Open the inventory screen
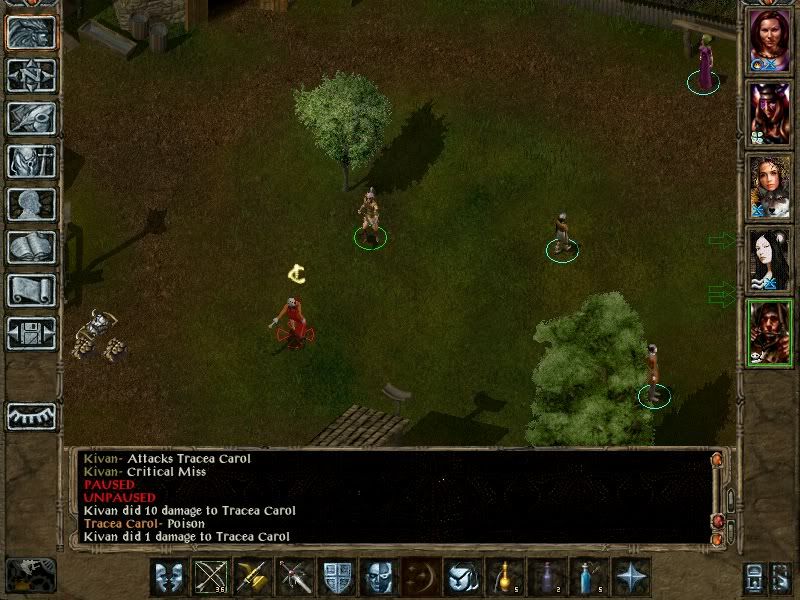The width and height of the screenshot is (800, 600). pyautogui.click(x=31, y=161)
